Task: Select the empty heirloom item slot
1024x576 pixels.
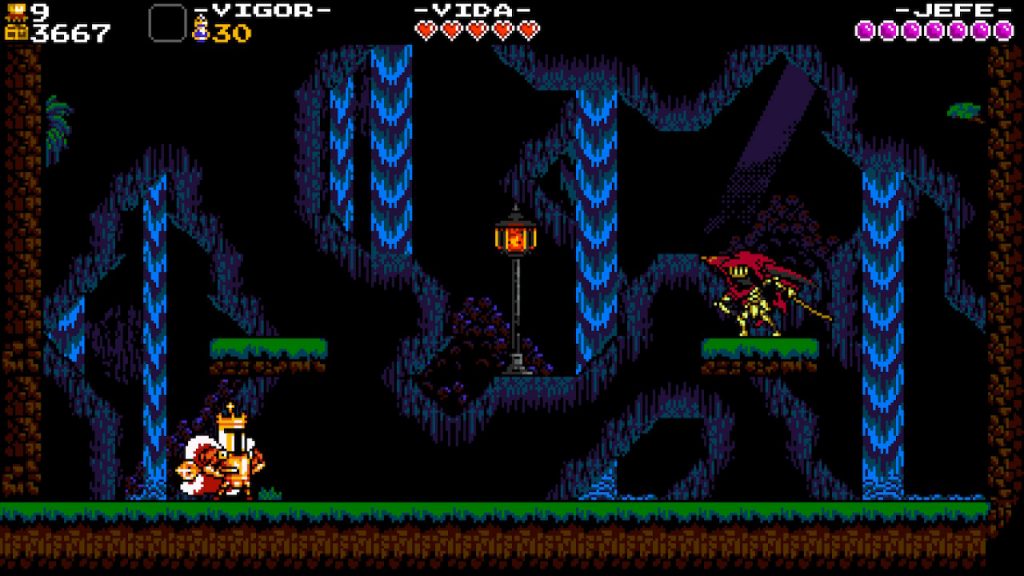Action: pyautogui.click(x=167, y=23)
